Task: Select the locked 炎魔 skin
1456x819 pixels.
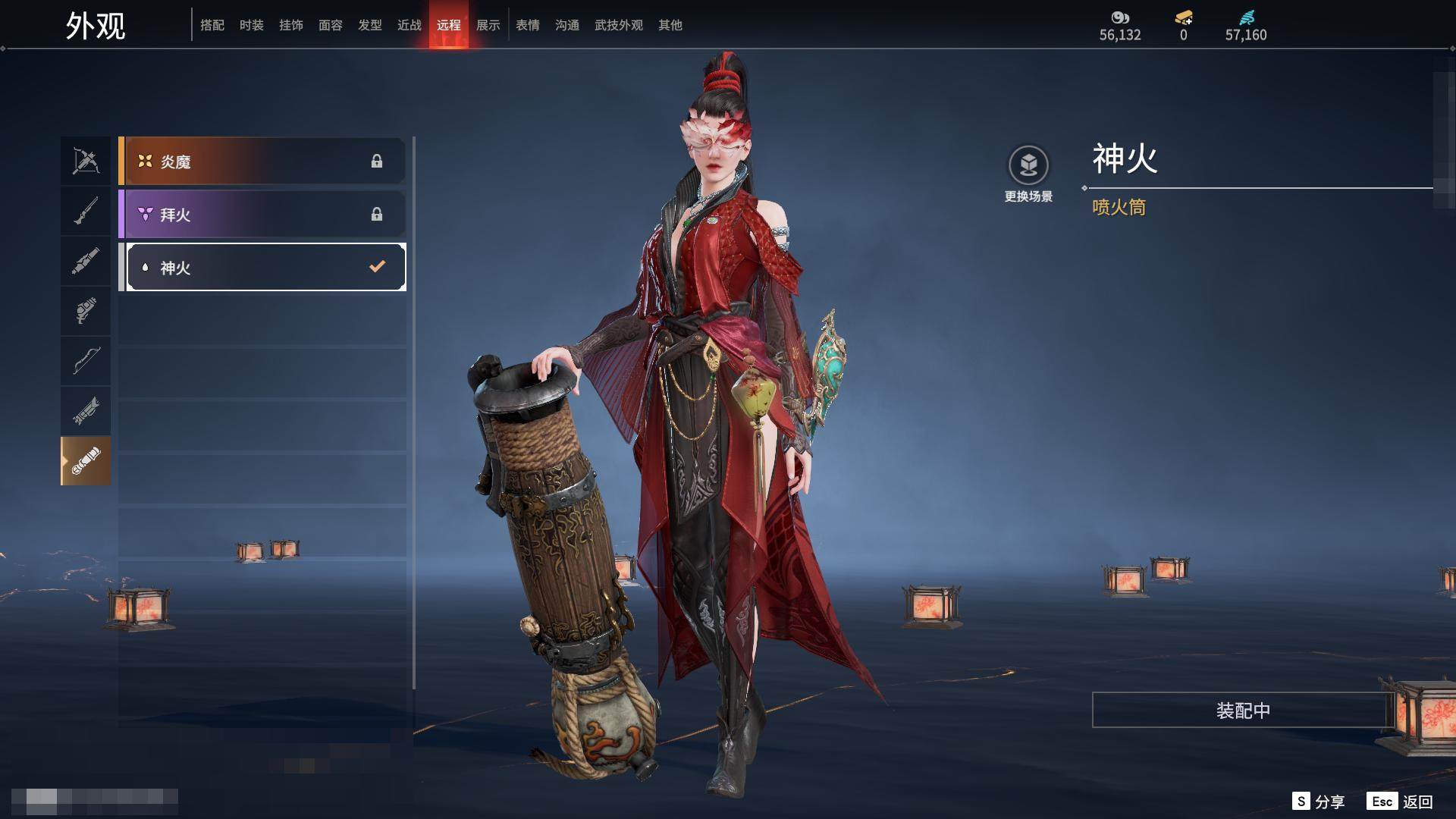Action: (x=263, y=162)
